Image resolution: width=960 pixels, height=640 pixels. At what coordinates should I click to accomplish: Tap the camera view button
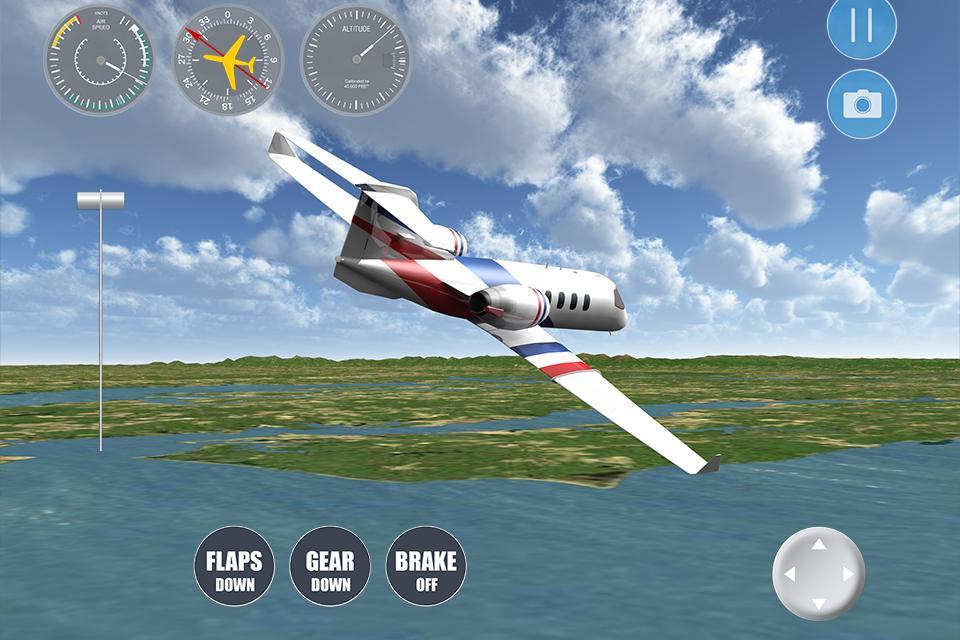pos(861,104)
